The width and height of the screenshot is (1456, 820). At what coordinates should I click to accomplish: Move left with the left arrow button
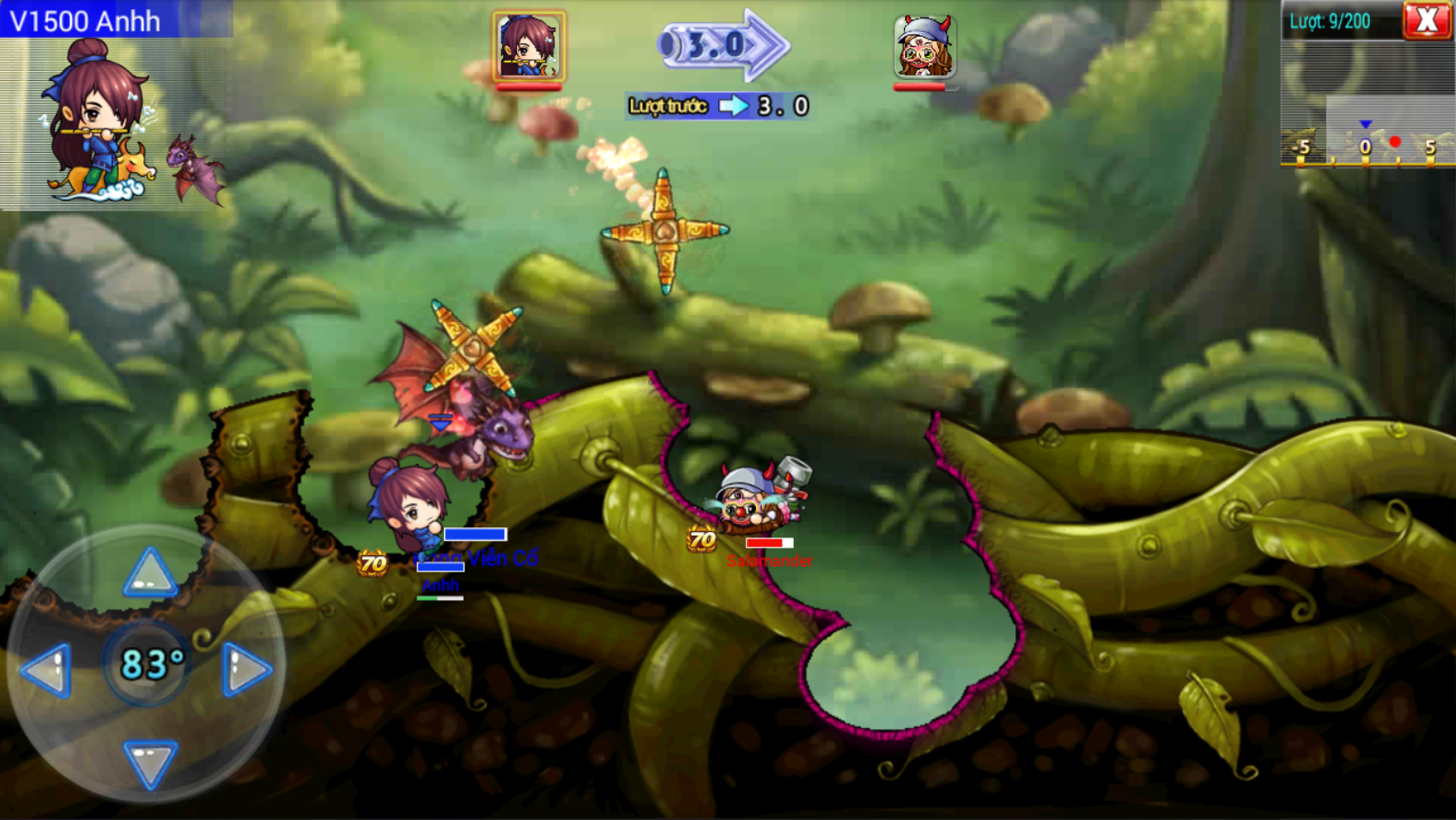pos(48,668)
